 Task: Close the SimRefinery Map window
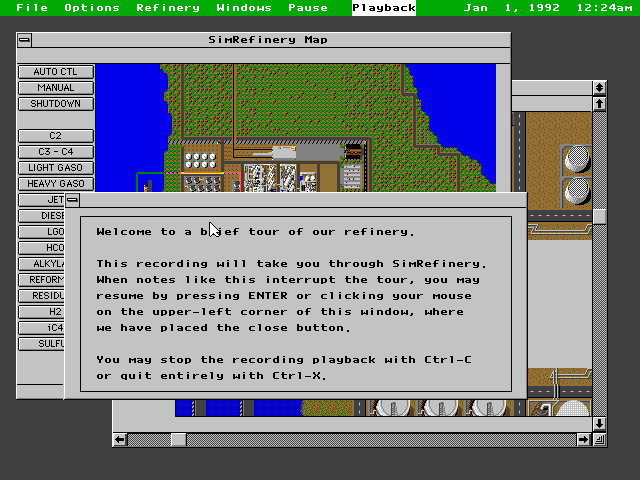(x=24, y=40)
